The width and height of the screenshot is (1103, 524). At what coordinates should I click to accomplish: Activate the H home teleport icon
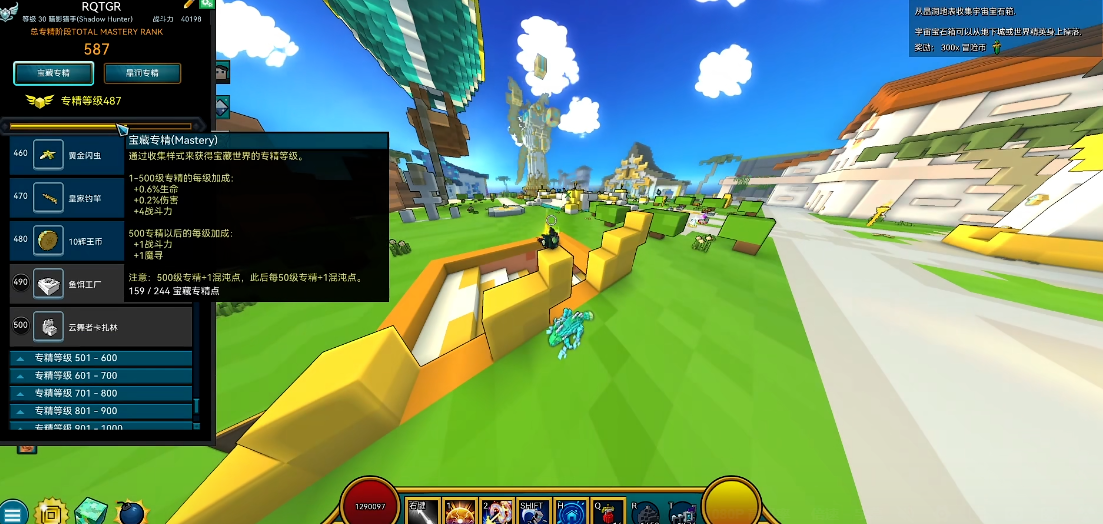570,510
